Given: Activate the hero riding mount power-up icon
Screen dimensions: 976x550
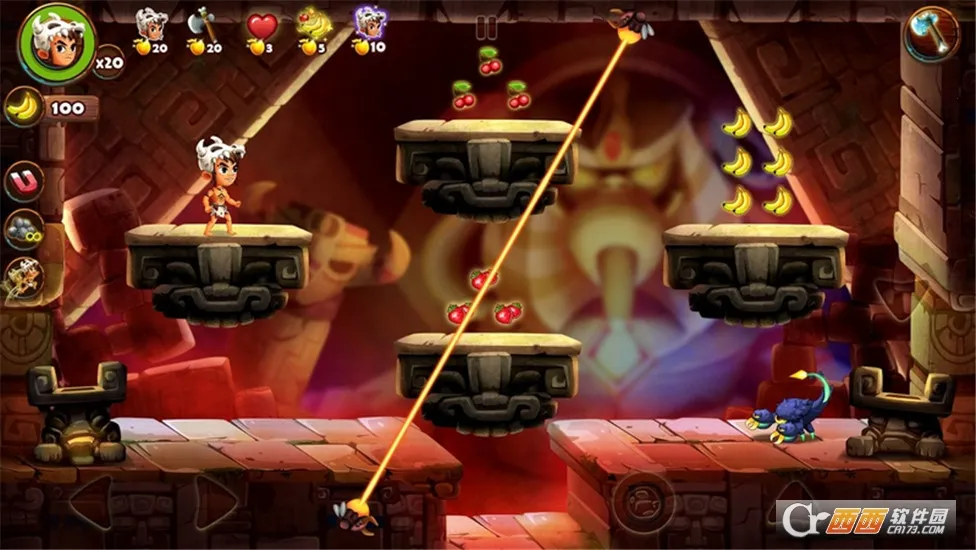Looking at the screenshot, I should pos(22,277).
